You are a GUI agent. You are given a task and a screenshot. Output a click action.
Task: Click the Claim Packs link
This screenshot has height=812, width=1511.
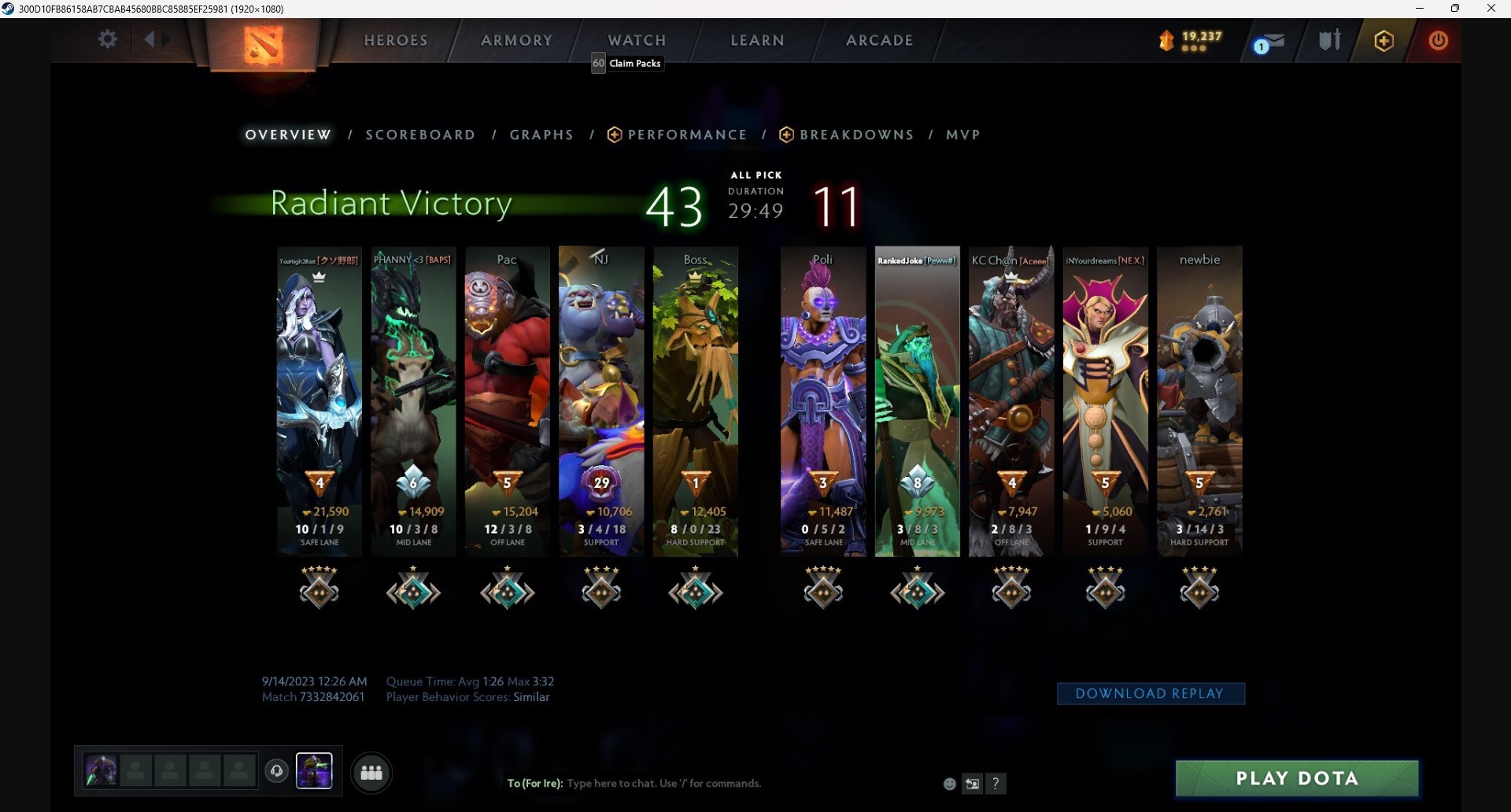634,63
